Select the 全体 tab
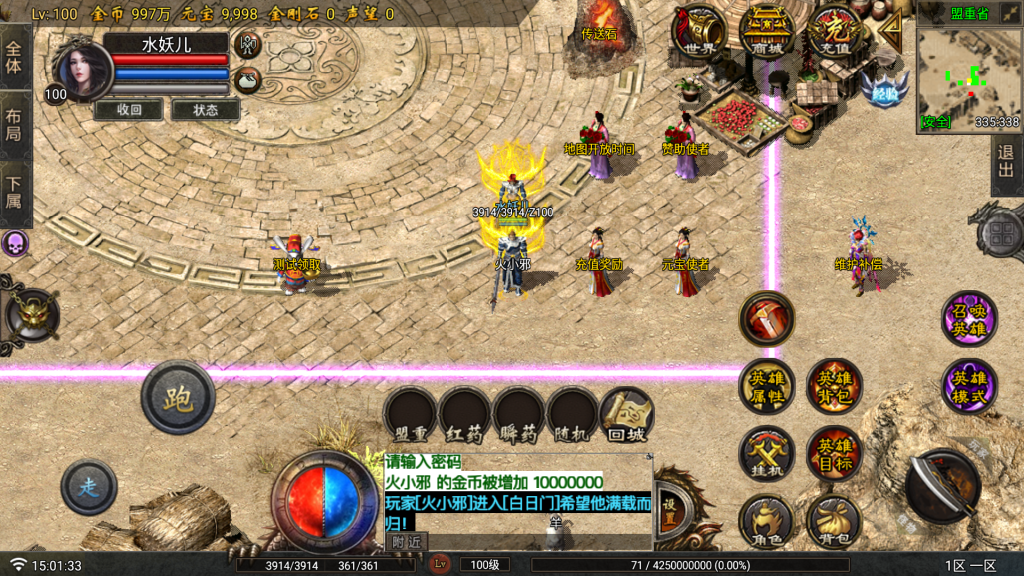The image size is (1024, 576). [14, 56]
